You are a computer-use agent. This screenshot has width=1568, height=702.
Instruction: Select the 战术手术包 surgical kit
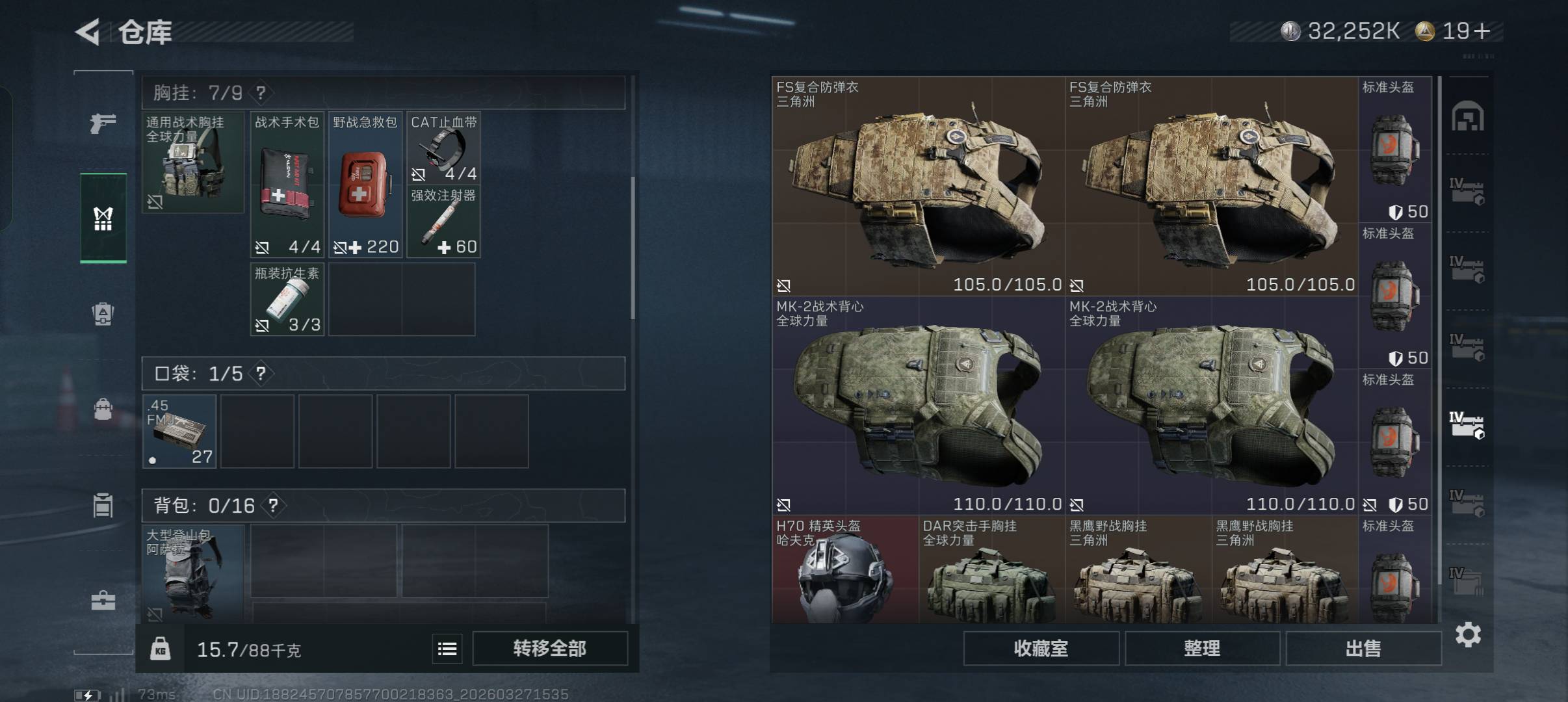(287, 185)
